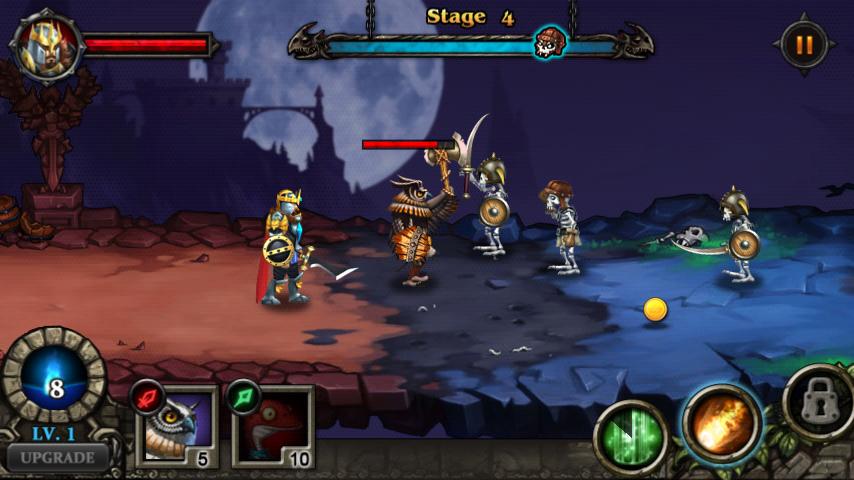The height and width of the screenshot is (480, 854).
Task: Activate the green arrow rain skill
Action: 631,435
